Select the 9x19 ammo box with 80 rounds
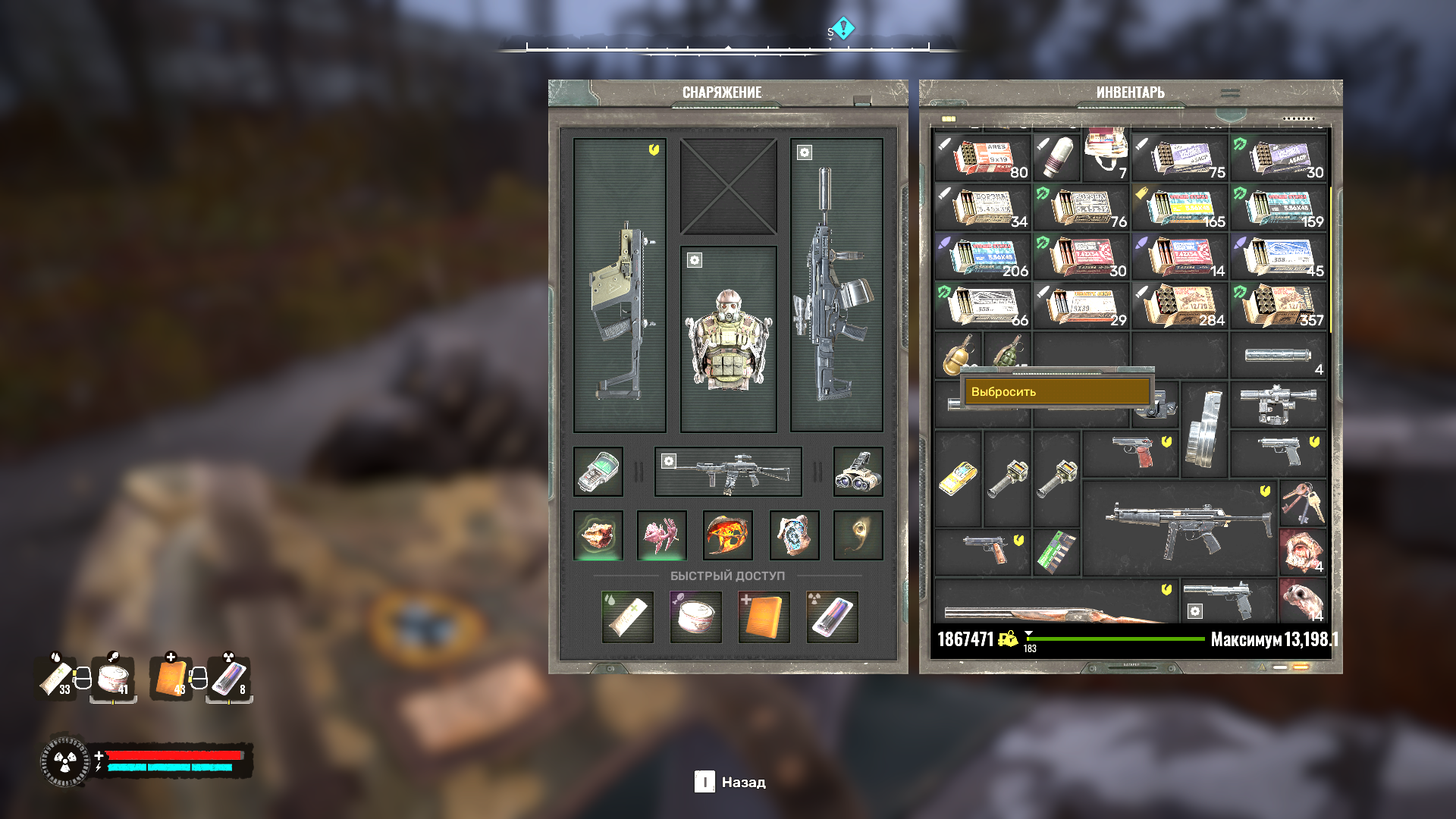 pyautogui.click(x=982, y=158)
